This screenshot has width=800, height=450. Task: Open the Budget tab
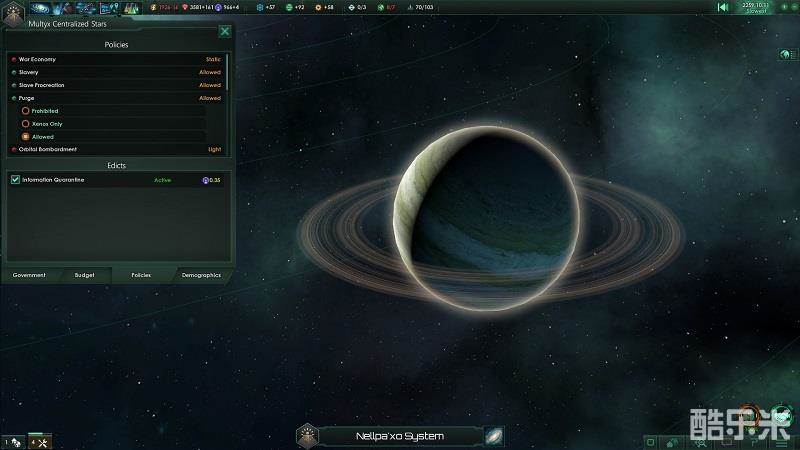(x=85, y=275)
